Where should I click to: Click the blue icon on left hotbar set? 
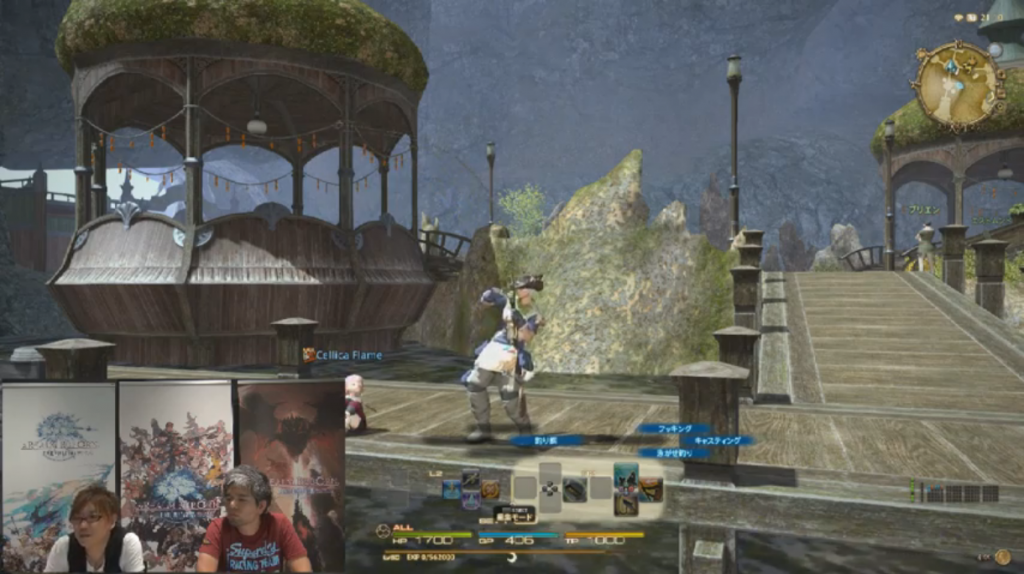[x=452, y=489]
